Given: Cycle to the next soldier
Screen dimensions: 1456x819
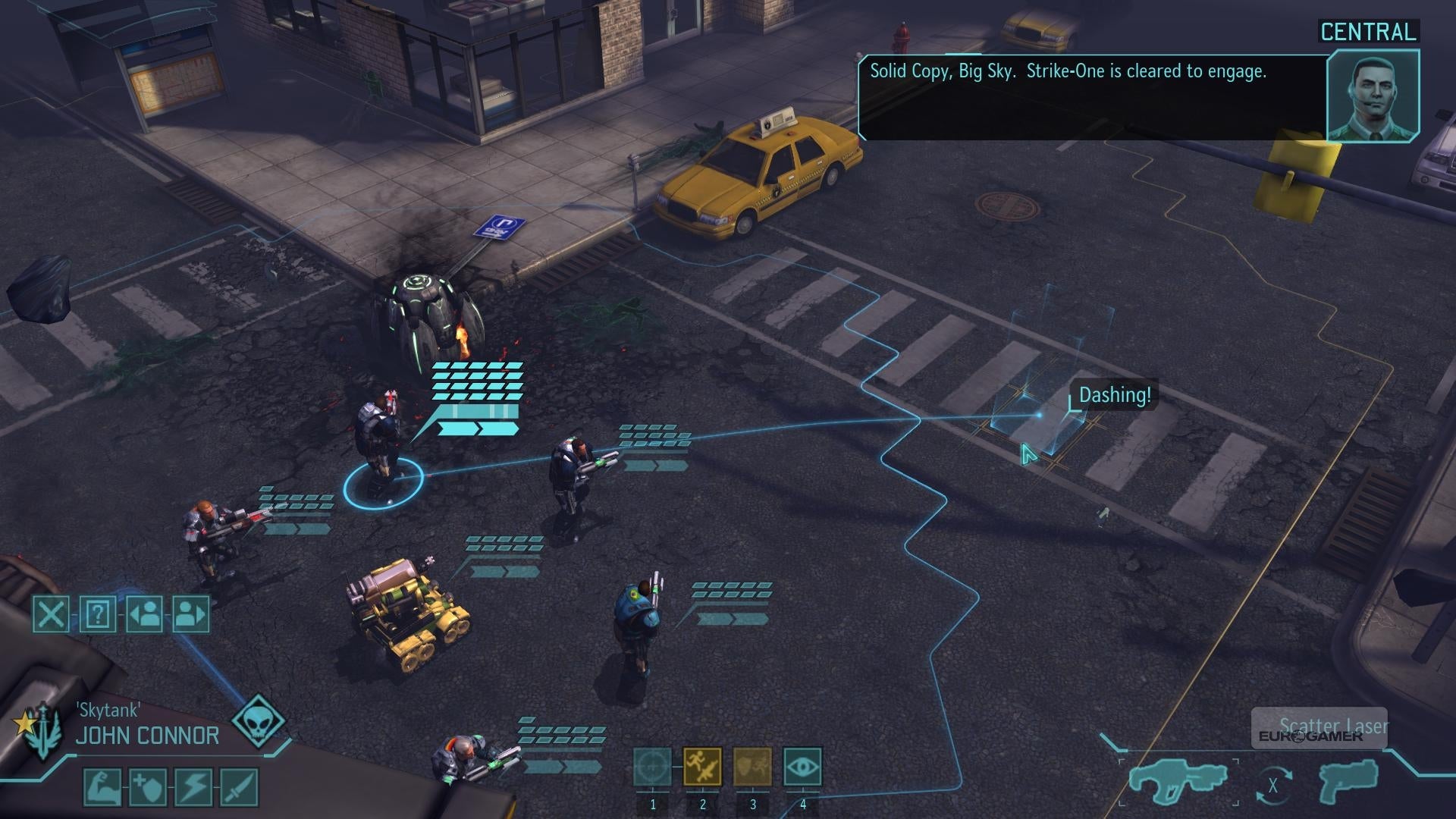Looking at the screenshot, I should (190, 613).
